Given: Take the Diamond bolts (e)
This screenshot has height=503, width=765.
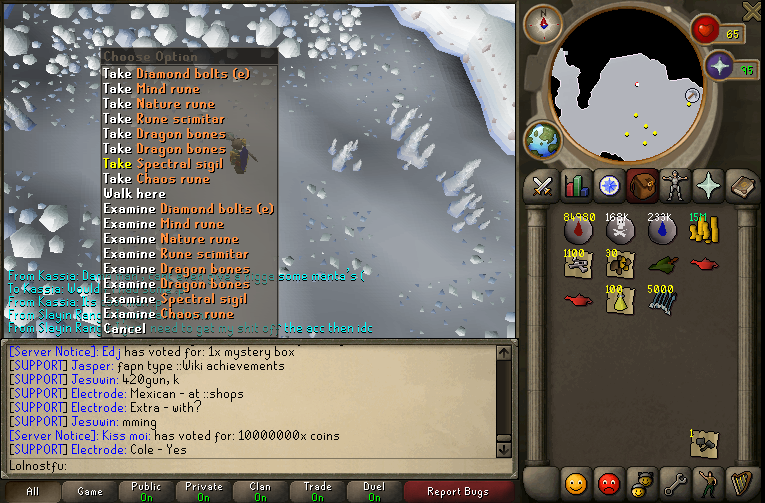Looking at the screenshot, I should [x=176, y=74].
